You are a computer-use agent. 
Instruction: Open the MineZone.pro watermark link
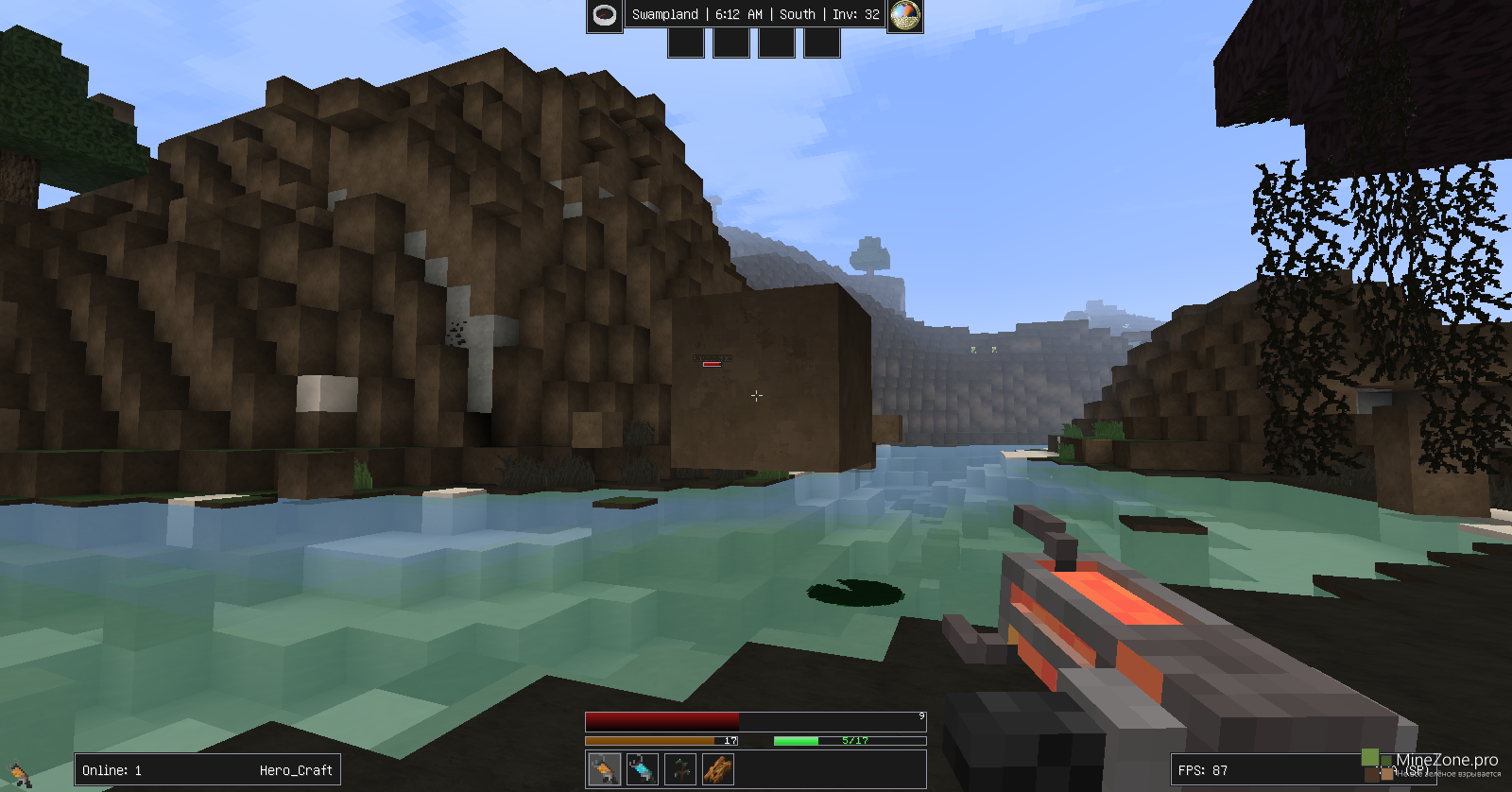[1446, 760]
